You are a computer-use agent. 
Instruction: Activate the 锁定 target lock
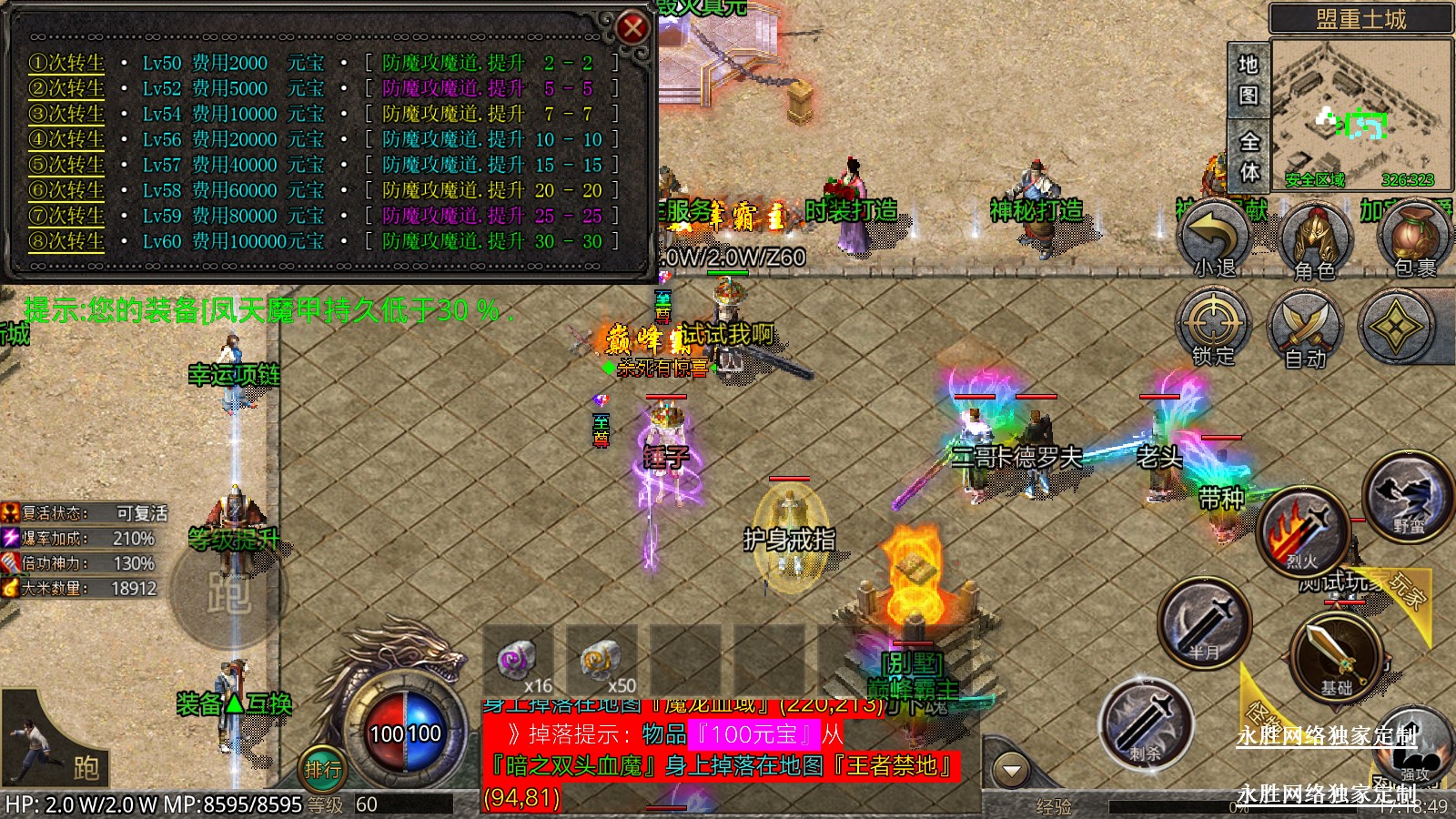[1213, 328]
